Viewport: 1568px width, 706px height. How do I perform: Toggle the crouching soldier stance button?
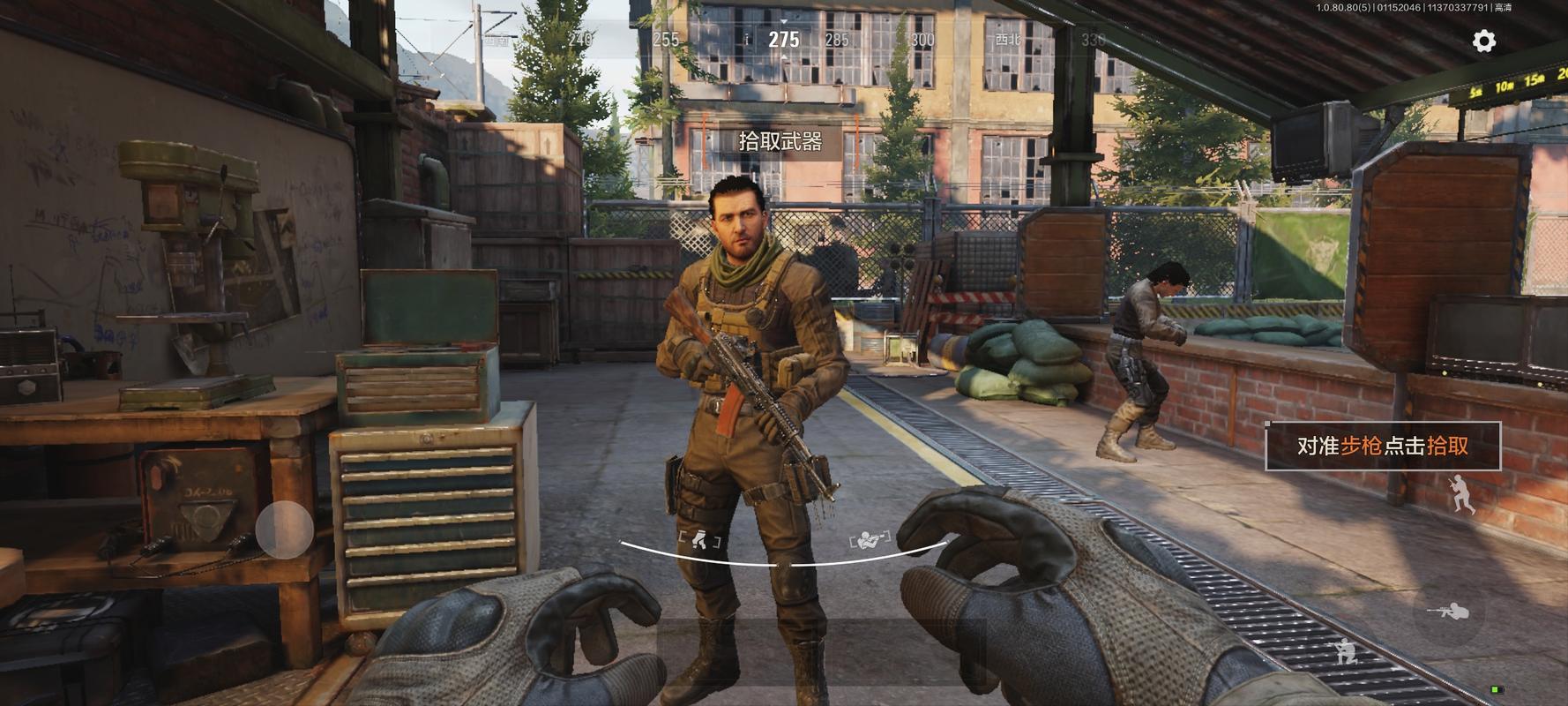coord(1346,651)
